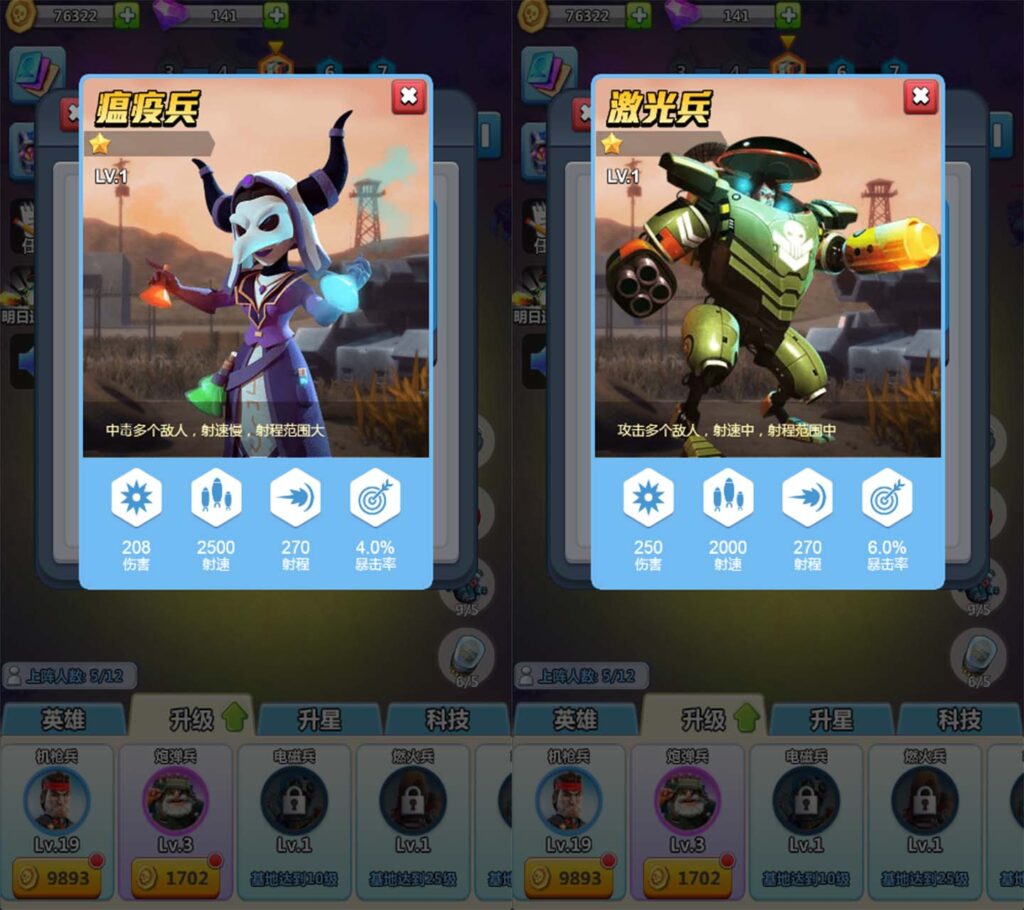The width and height of the screenshot is (1024, 910).
Task: Upgrade 机枪兵 for 9893 on 瘟疫兵 screen
Action: click(x=57, y=878)
